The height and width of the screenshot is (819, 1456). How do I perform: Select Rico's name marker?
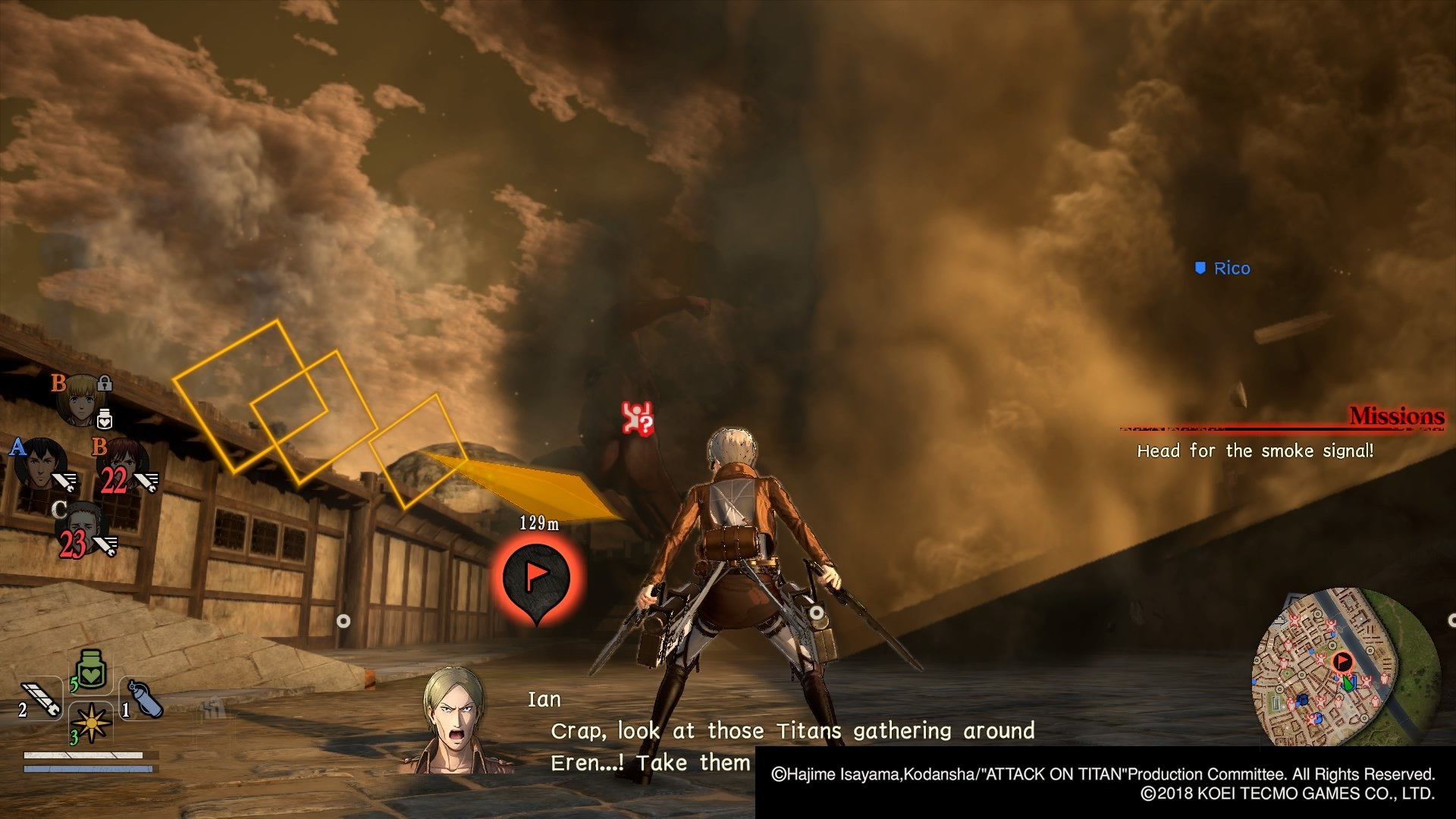coord(1224,268)
